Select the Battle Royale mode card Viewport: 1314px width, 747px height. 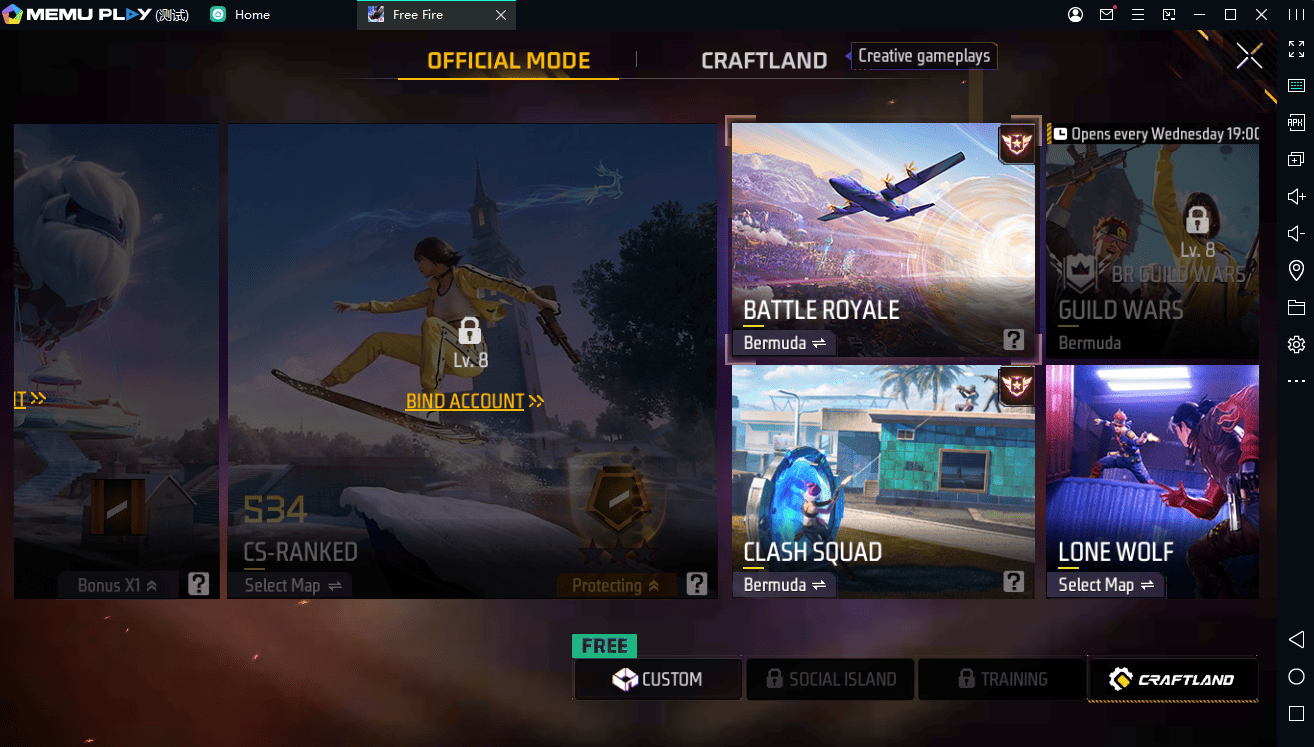(x=883, y=230)
